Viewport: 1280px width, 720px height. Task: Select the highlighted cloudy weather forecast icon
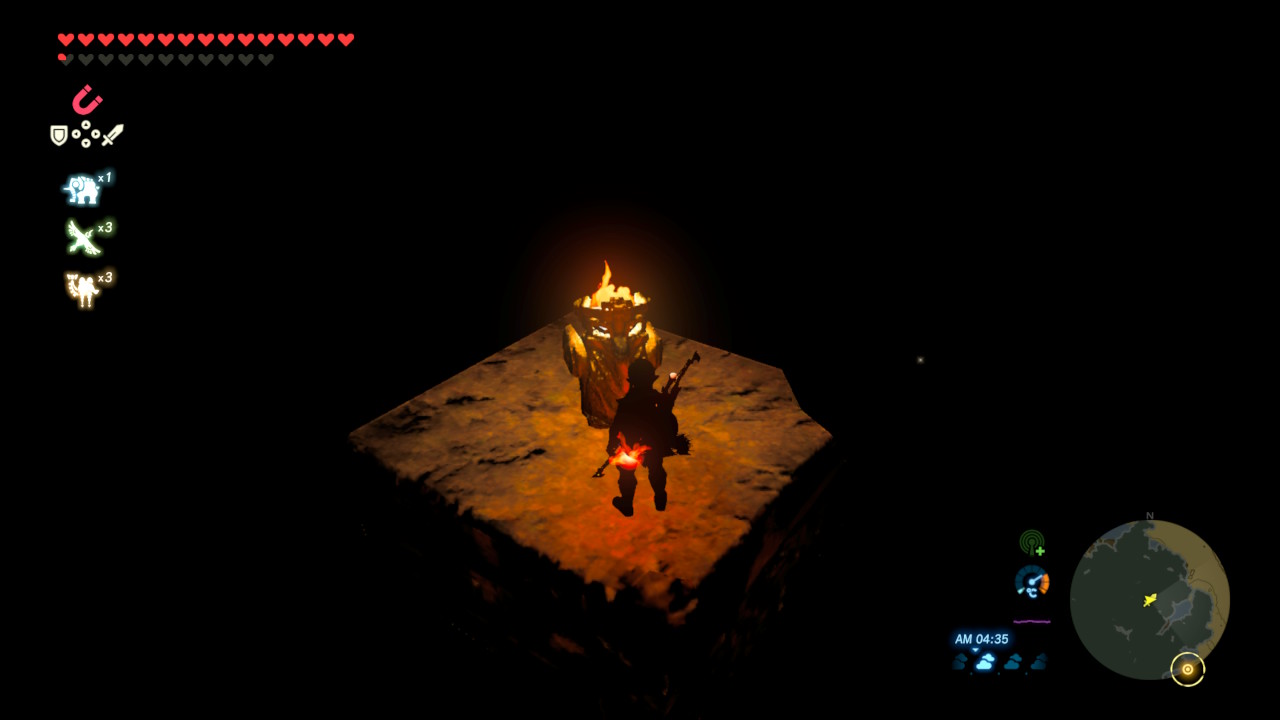[x=986, y=662]
